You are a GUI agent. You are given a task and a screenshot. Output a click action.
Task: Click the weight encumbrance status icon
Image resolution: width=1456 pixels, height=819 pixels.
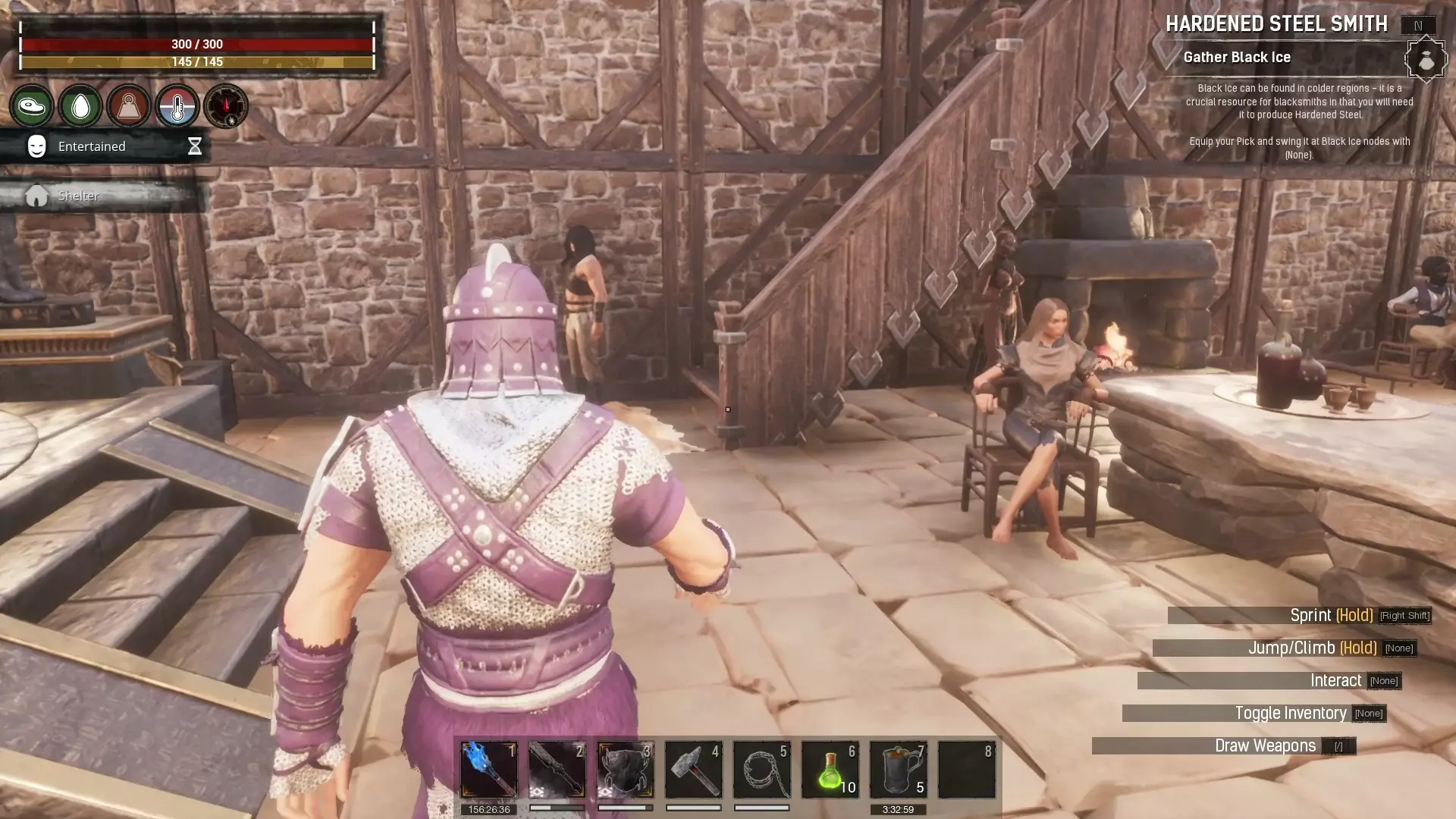[129, 106]
